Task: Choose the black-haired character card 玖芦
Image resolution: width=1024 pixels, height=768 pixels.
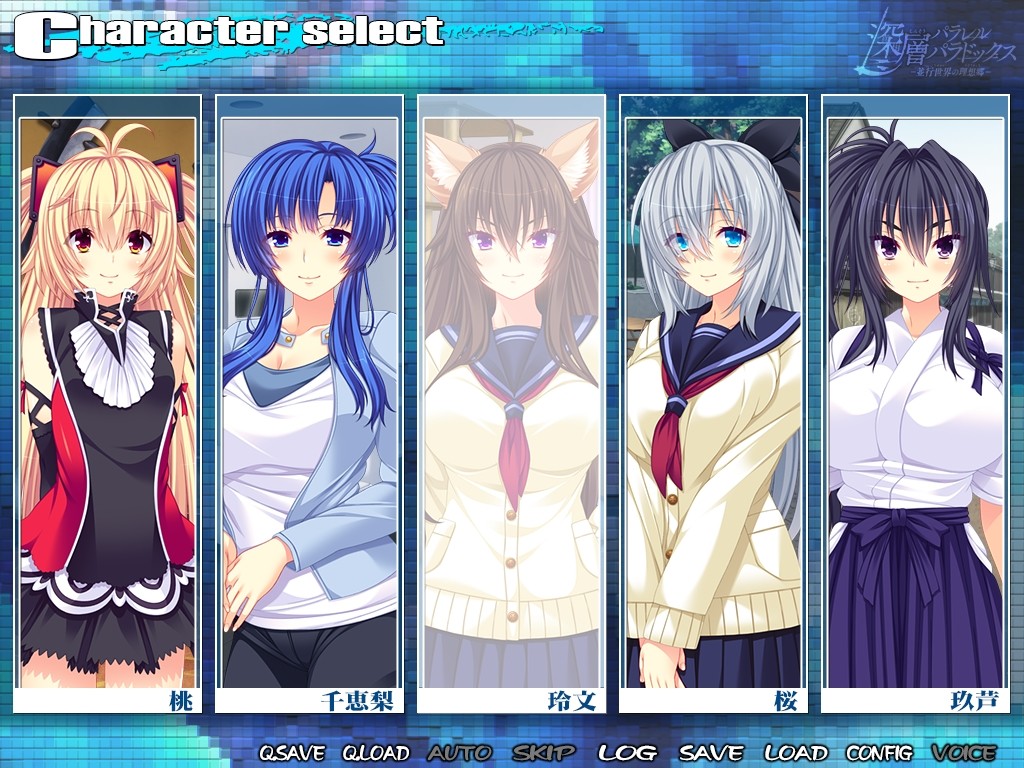Action: (x=916, y=400)
